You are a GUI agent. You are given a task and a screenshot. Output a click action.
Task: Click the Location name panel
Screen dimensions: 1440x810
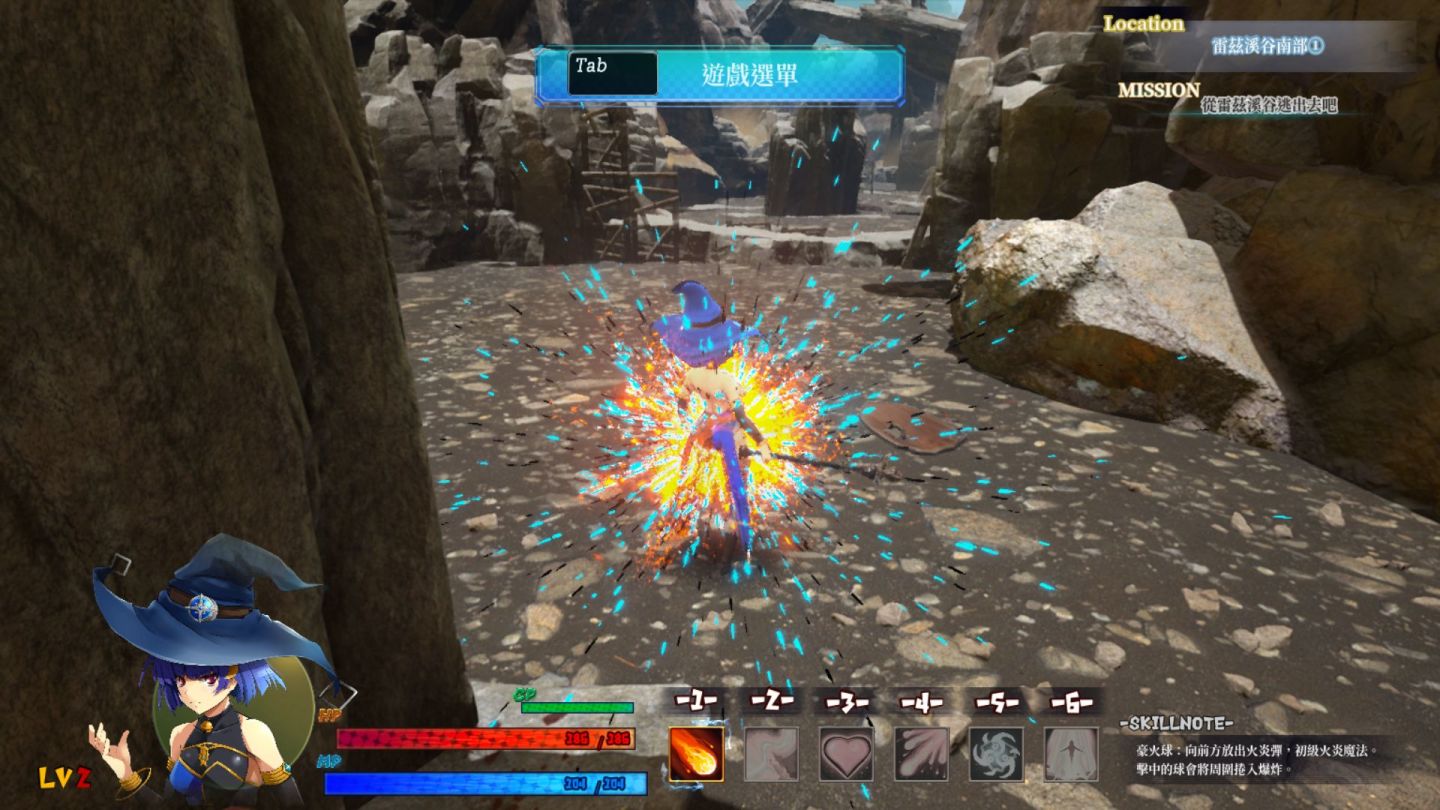click(1267, 46)
